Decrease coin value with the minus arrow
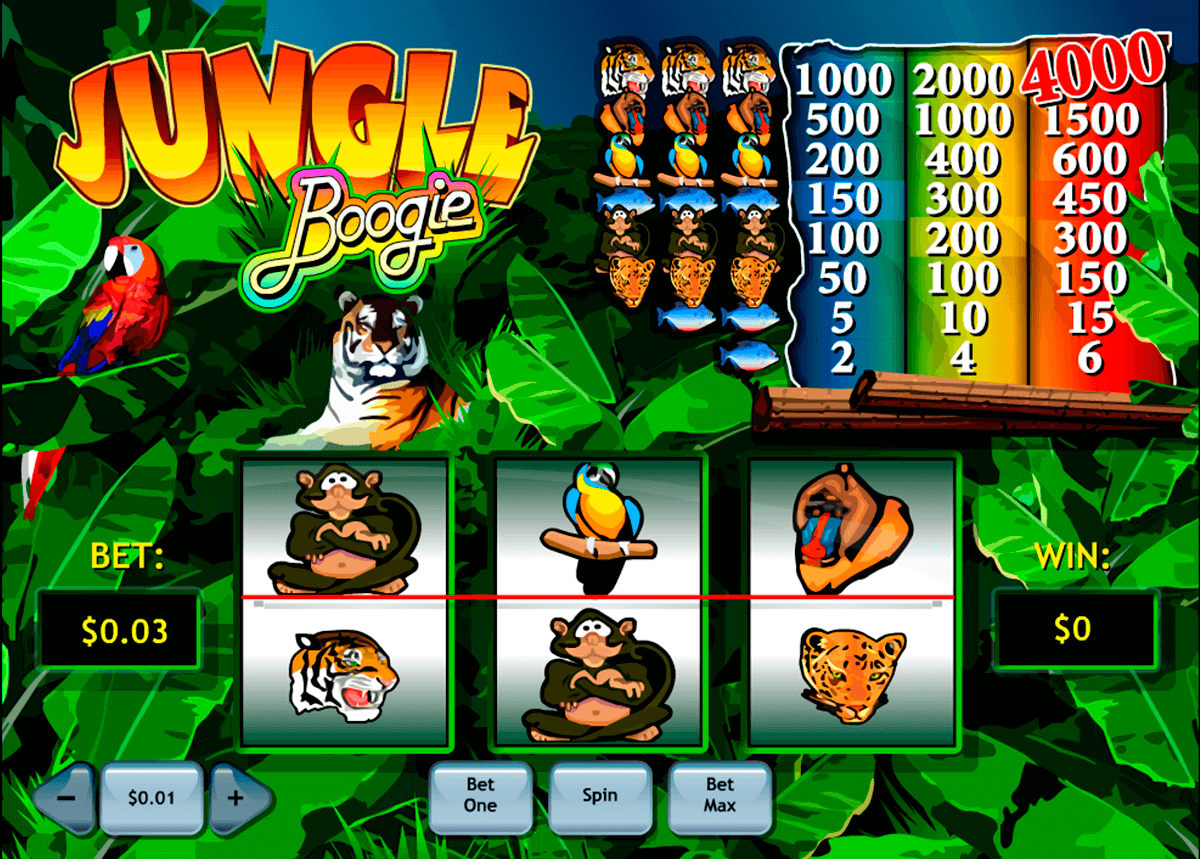 pos(65,799)
